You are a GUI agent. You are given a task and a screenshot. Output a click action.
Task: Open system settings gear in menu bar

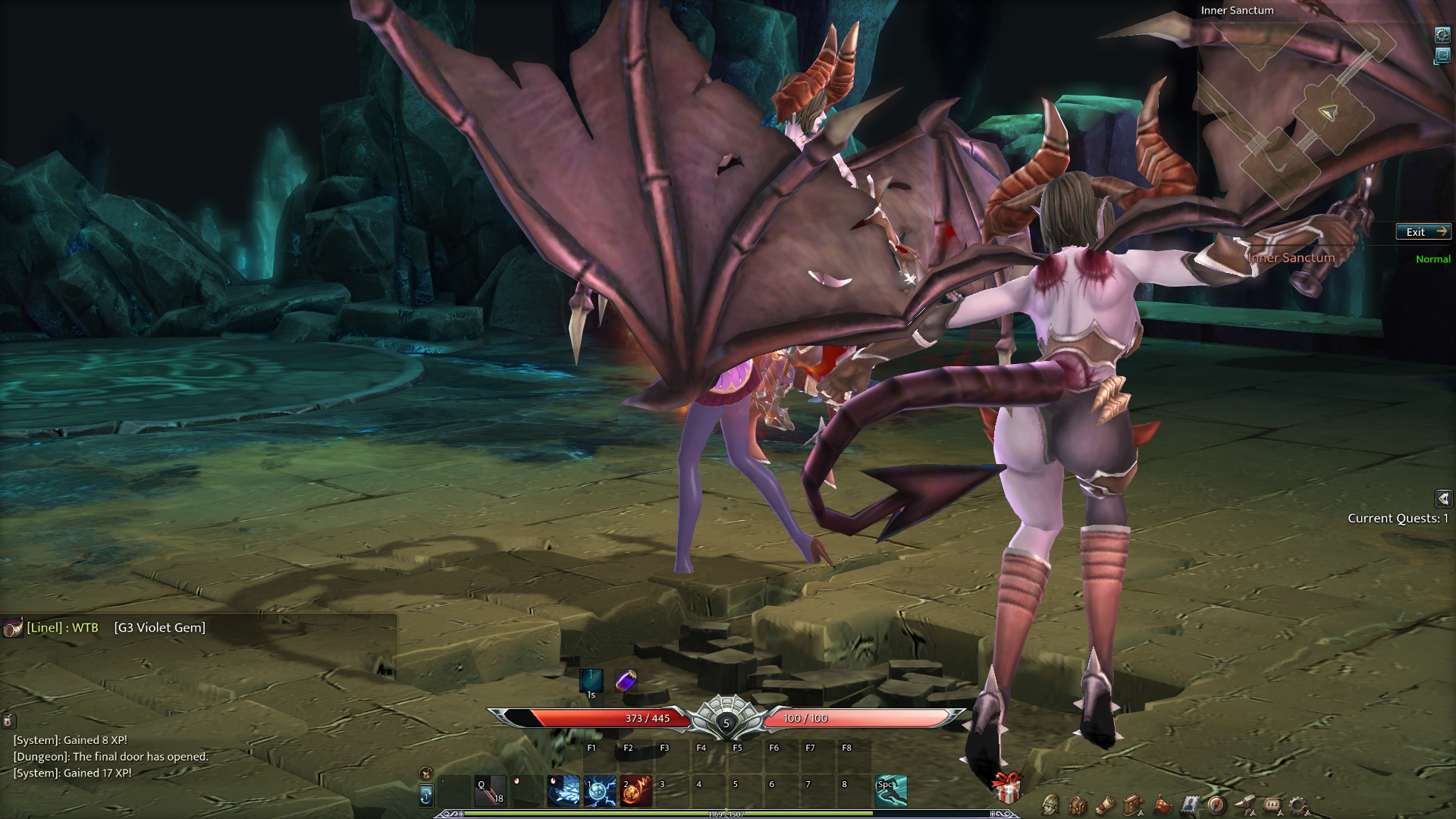pyautogui.click(x=1298, y=805)
